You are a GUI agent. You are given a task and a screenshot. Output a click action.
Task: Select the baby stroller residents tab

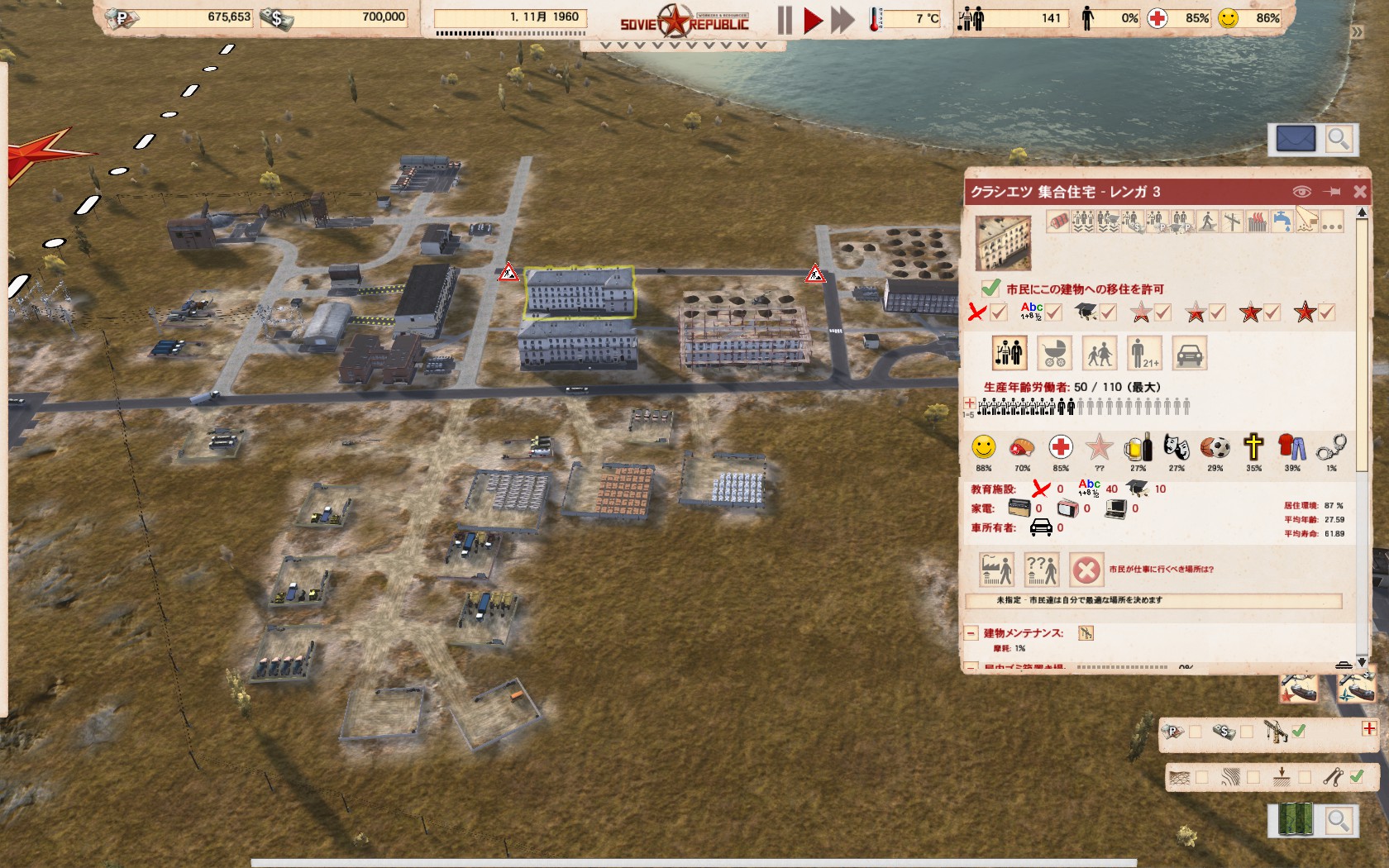(x=1054, y=354)
